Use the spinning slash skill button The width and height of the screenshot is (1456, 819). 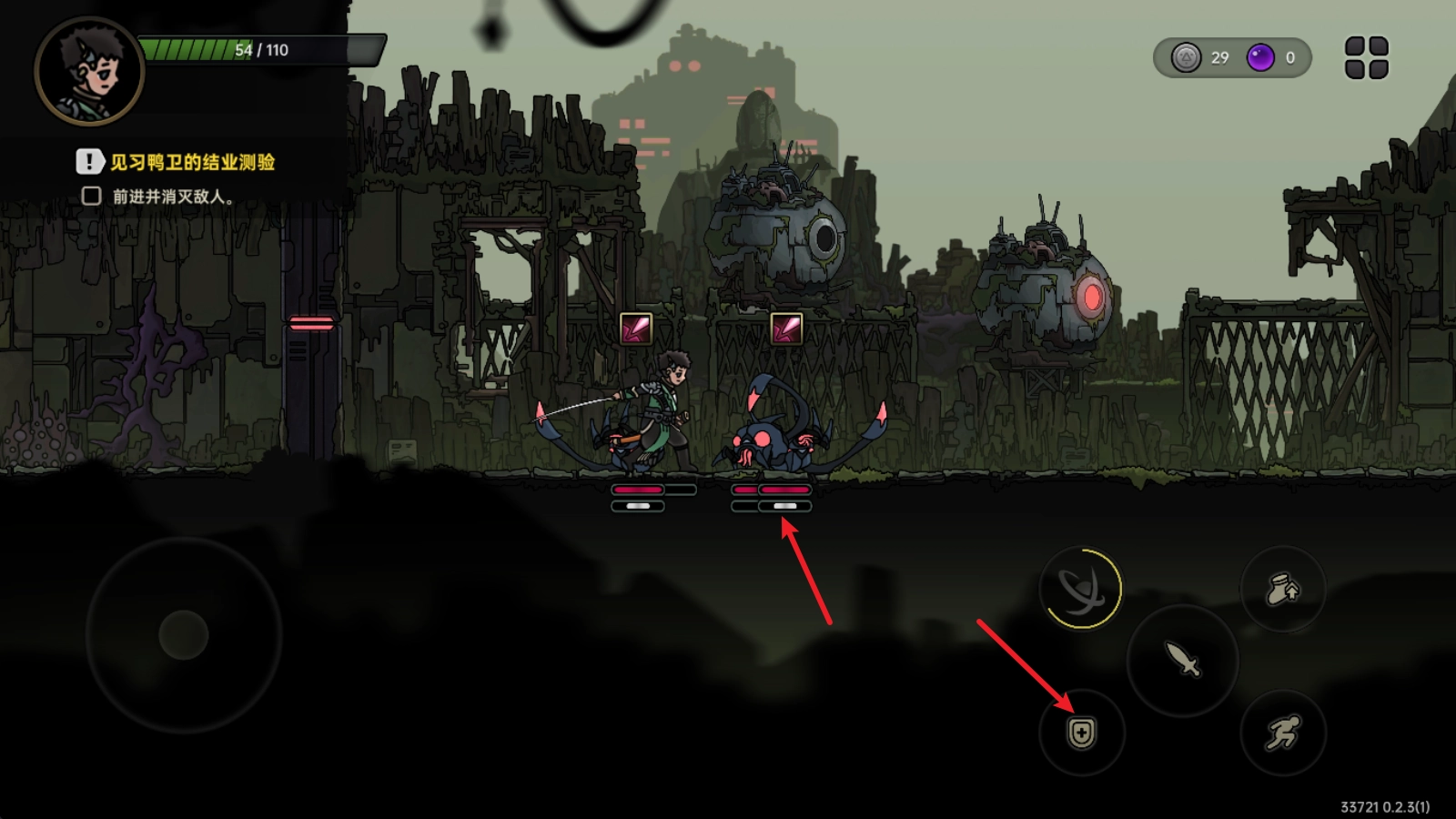tap(1081, 589)
